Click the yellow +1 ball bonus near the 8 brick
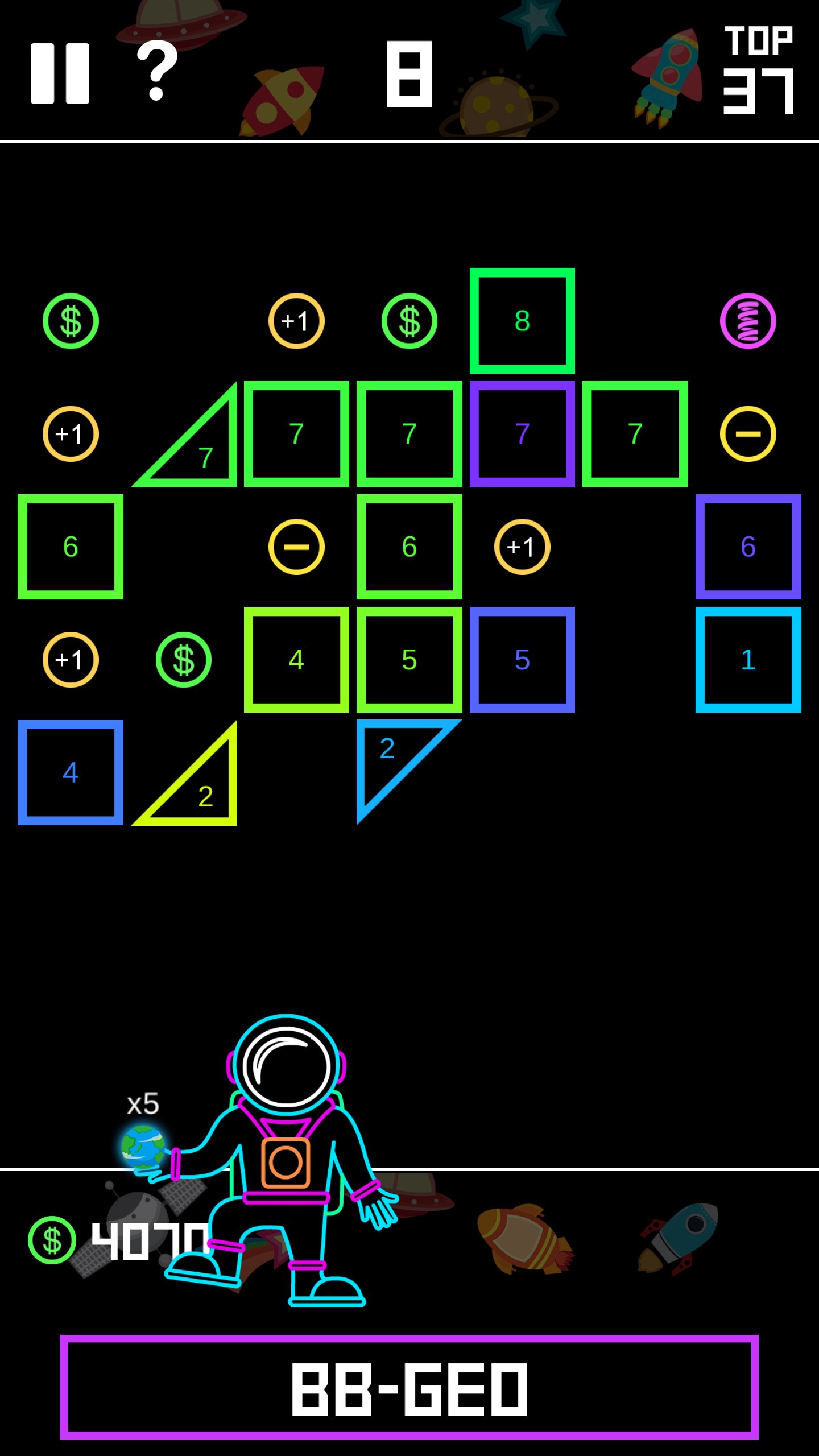The height and width of the screenshot is (1456, 819). click(x=297, y=321)
